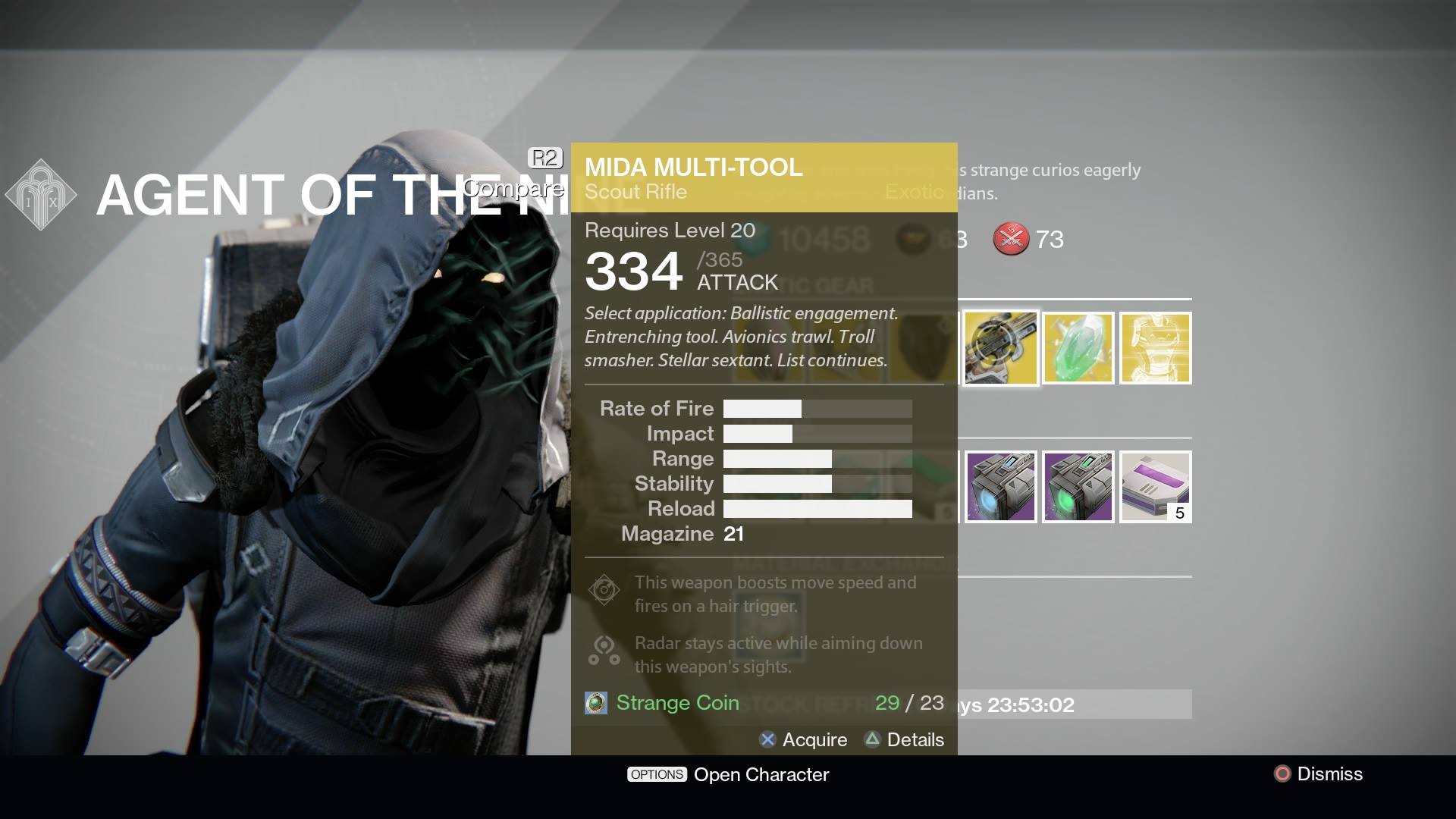The image size is (1456, 819).
Task: Select the MIDA Multi-Tool weapon thumbnail
Action: click(999, 348)
